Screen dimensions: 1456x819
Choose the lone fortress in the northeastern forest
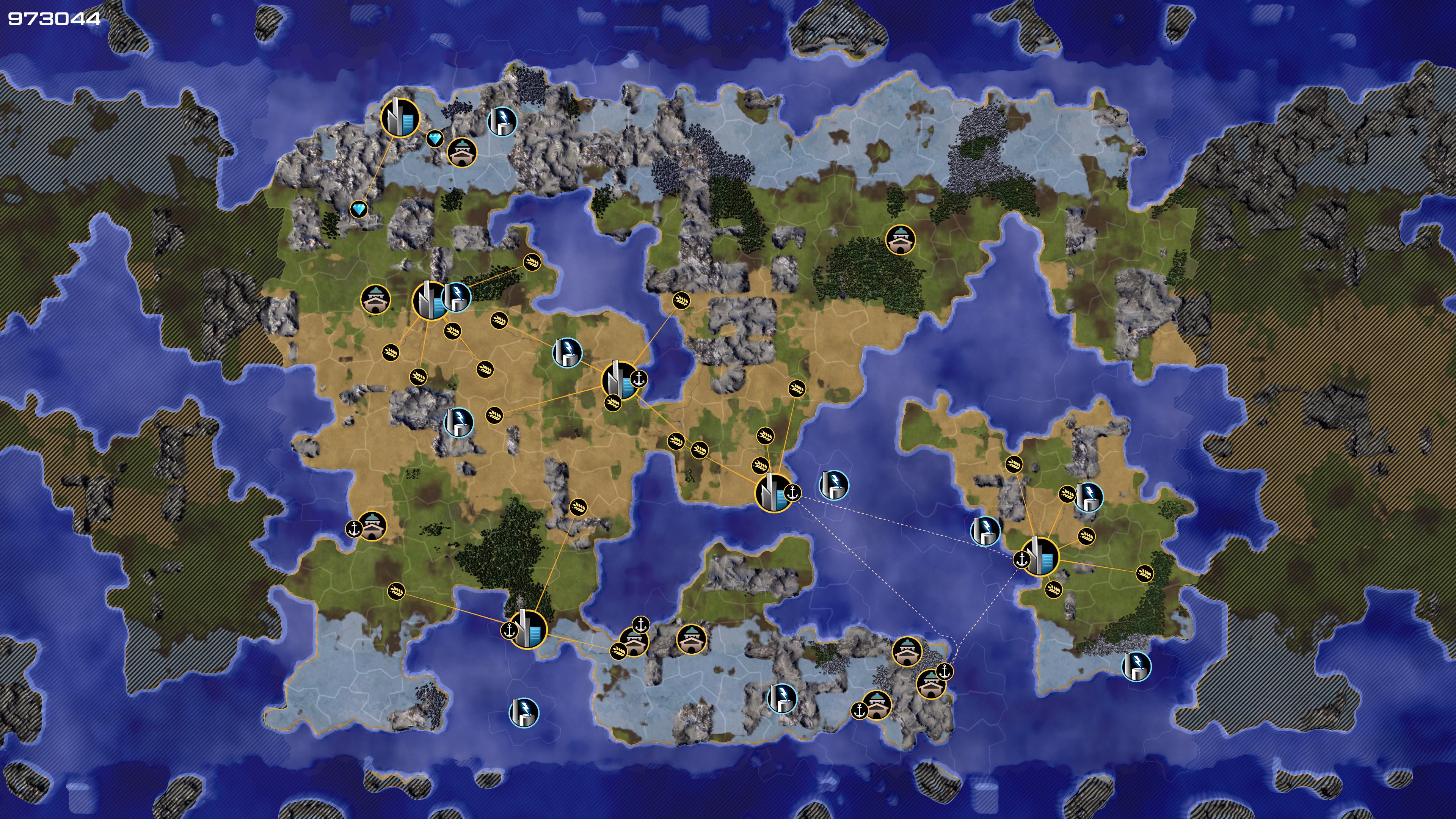pos(900,240)
